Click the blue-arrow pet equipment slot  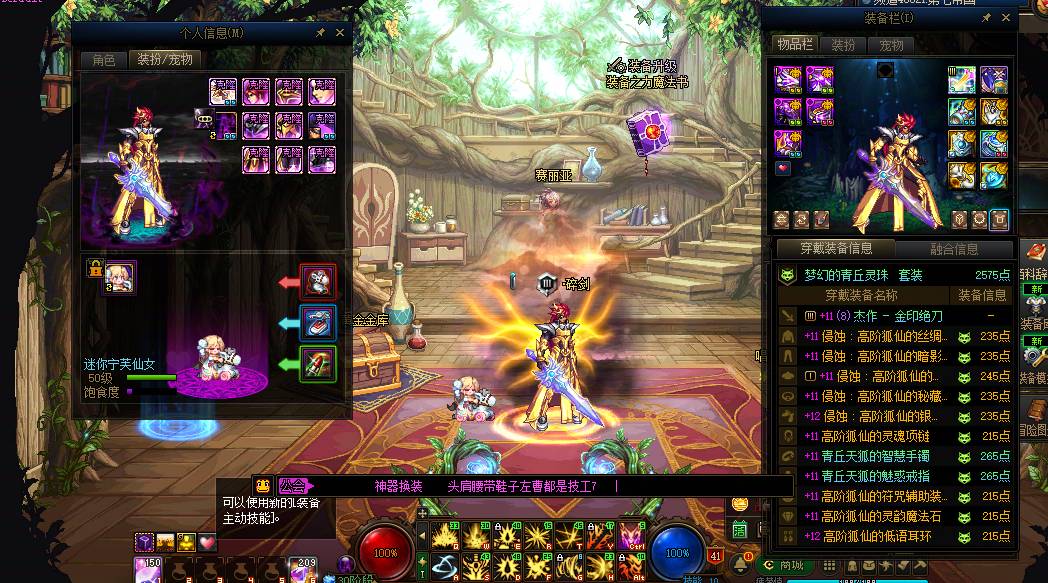coord(319,322)
